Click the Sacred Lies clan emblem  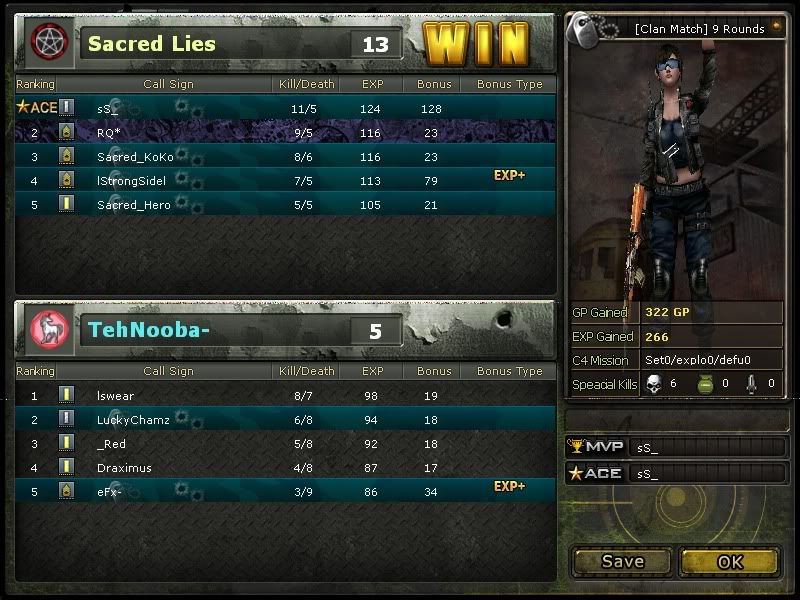46,42
